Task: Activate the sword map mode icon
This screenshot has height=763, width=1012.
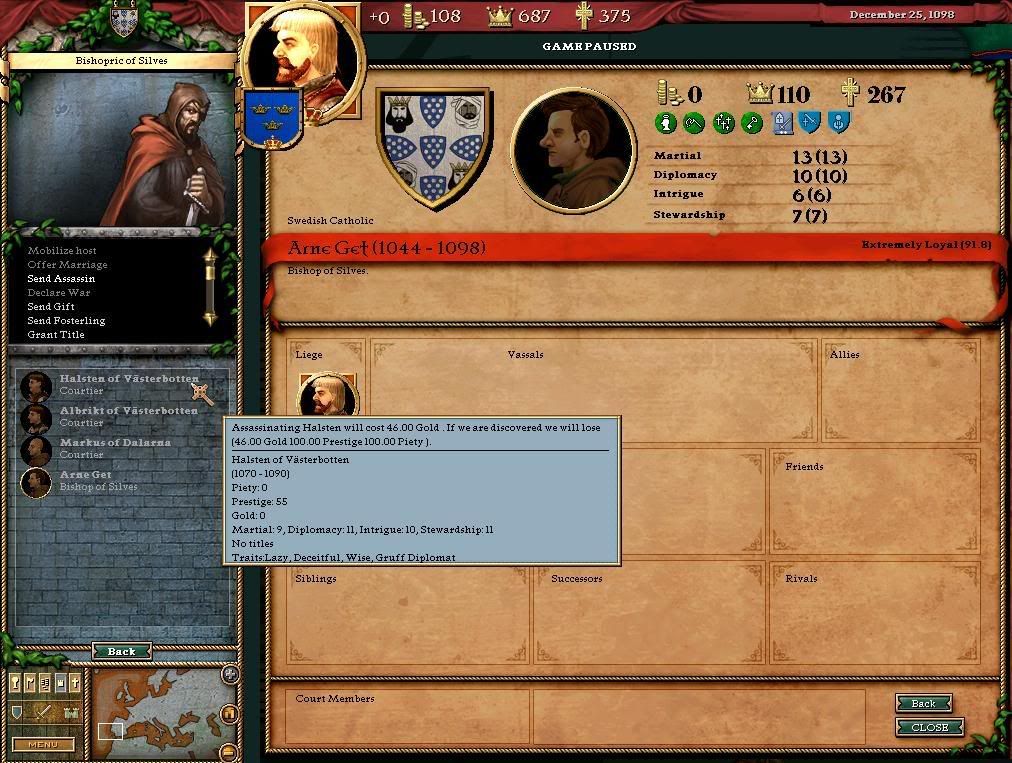Action: pyautogui.click(x=43, y=713)
